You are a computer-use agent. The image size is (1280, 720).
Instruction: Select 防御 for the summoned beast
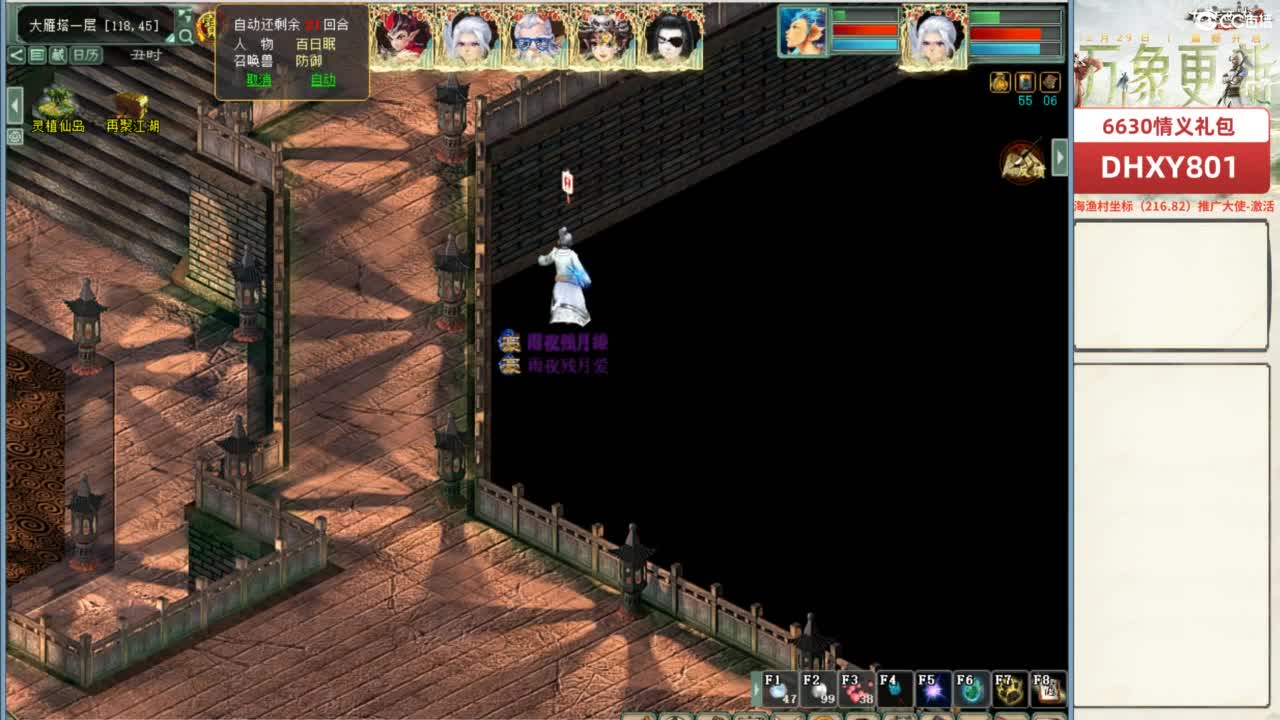click(x=312, y=59)
